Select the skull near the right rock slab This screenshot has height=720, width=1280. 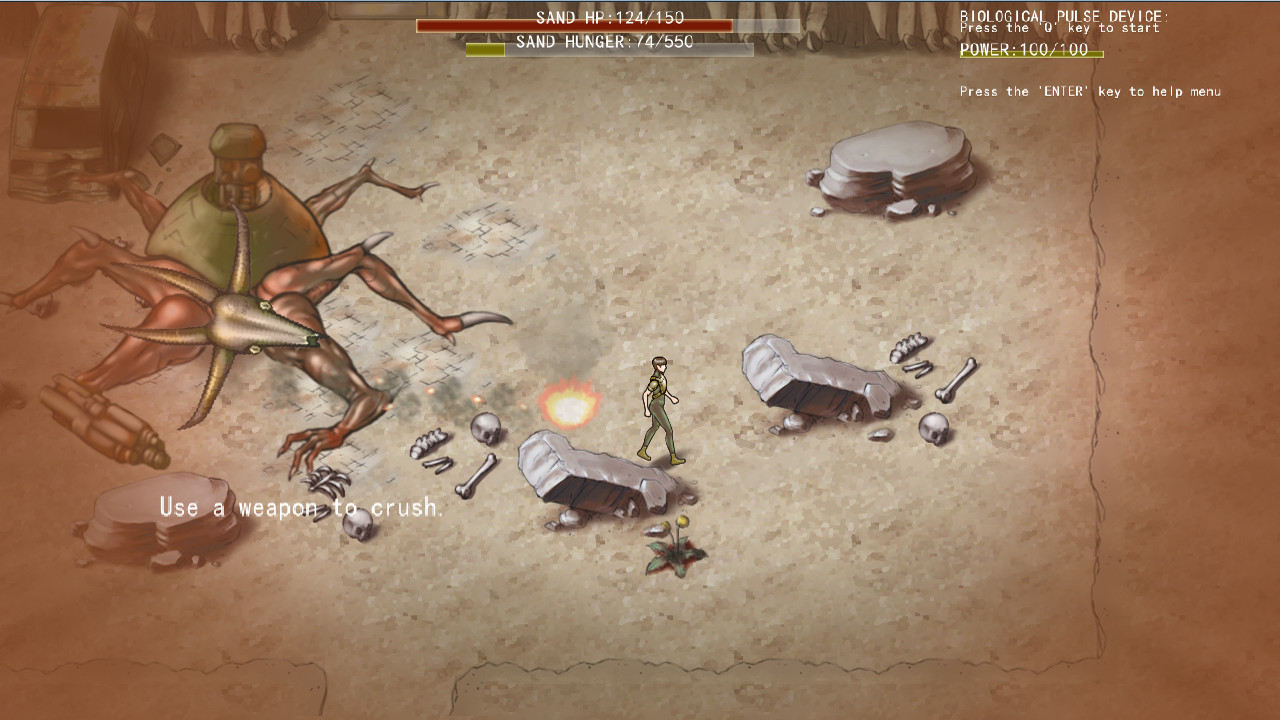click(x=933, y=430)
